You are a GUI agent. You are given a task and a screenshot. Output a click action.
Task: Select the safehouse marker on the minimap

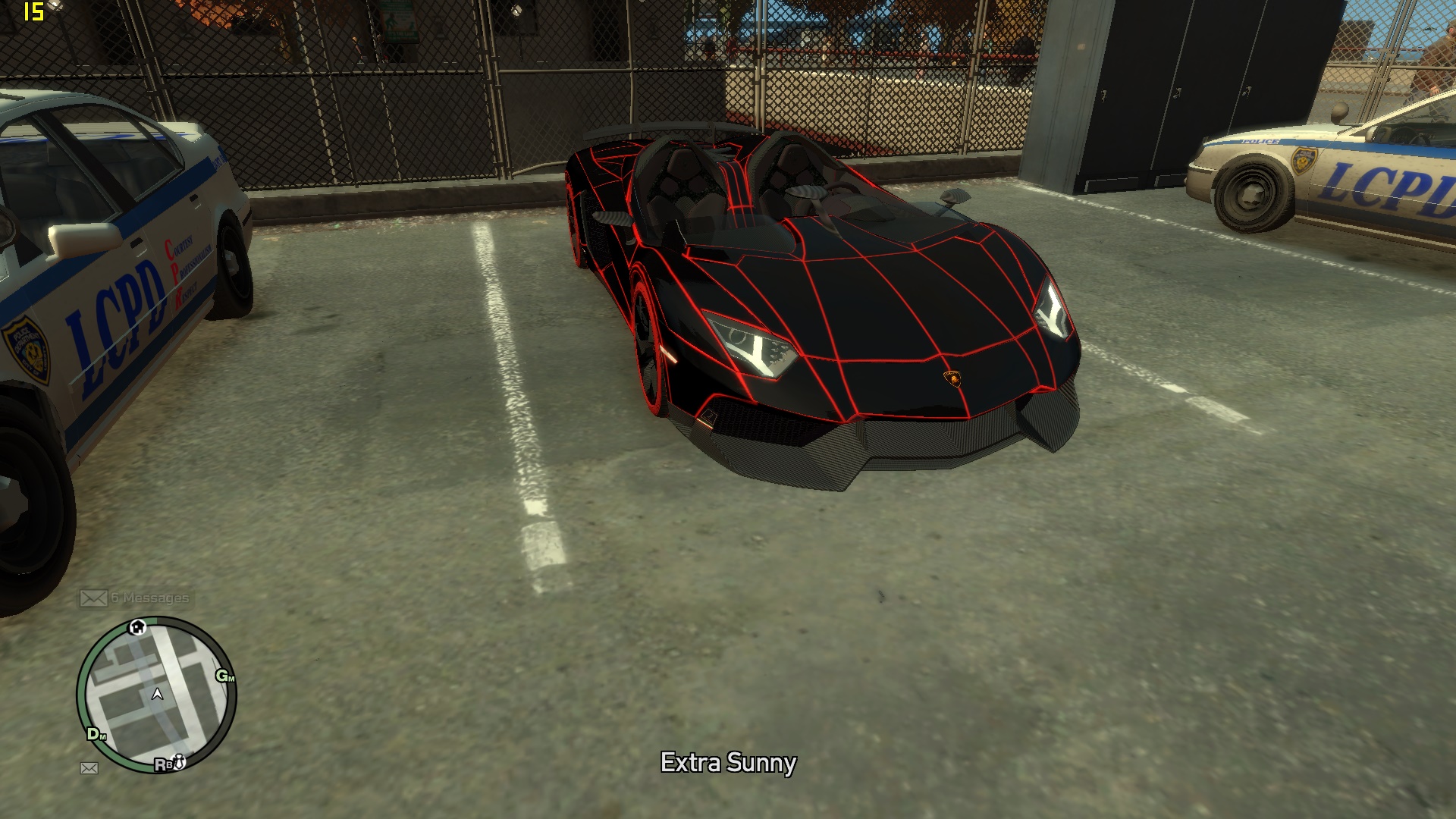click(137, 627)
